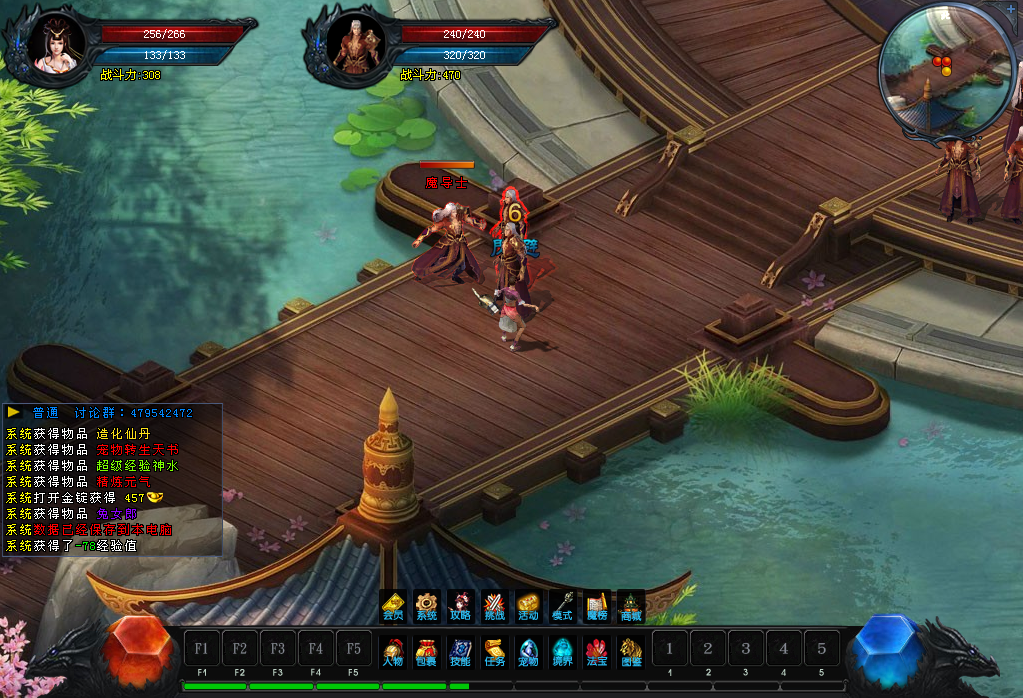Image resolution: width=1023 pixels, height=698 pixels.
Task: Show the 魔榜 ranking scroll
Action: click(597, 606)
